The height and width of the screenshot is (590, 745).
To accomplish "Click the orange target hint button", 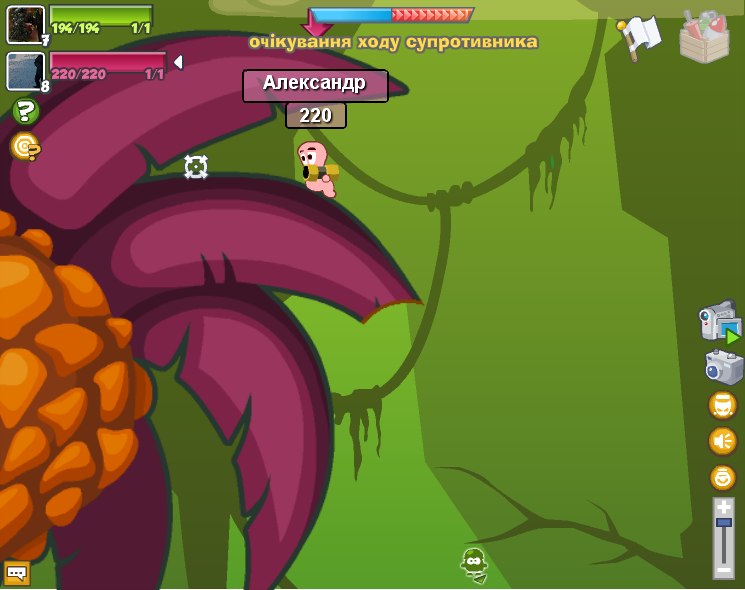I will click(24, 147).
